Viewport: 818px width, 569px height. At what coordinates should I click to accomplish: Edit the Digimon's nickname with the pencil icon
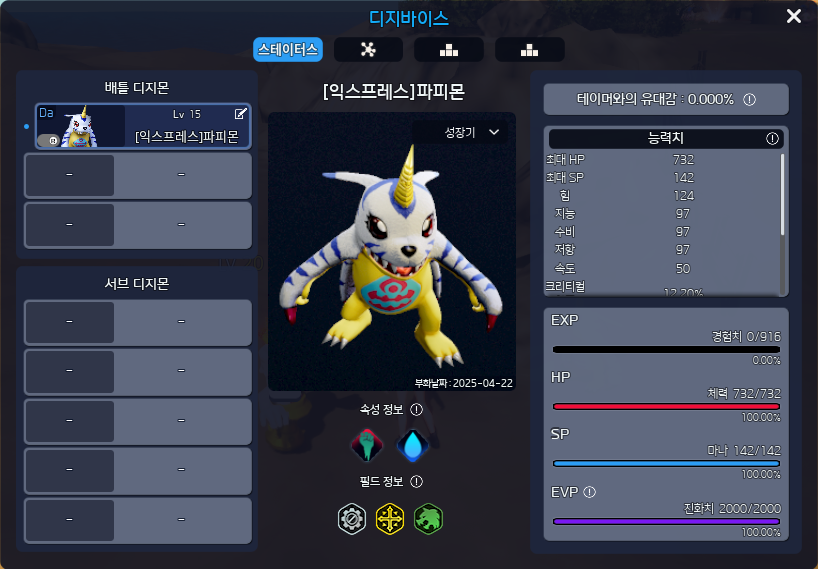tap(240, 114)
